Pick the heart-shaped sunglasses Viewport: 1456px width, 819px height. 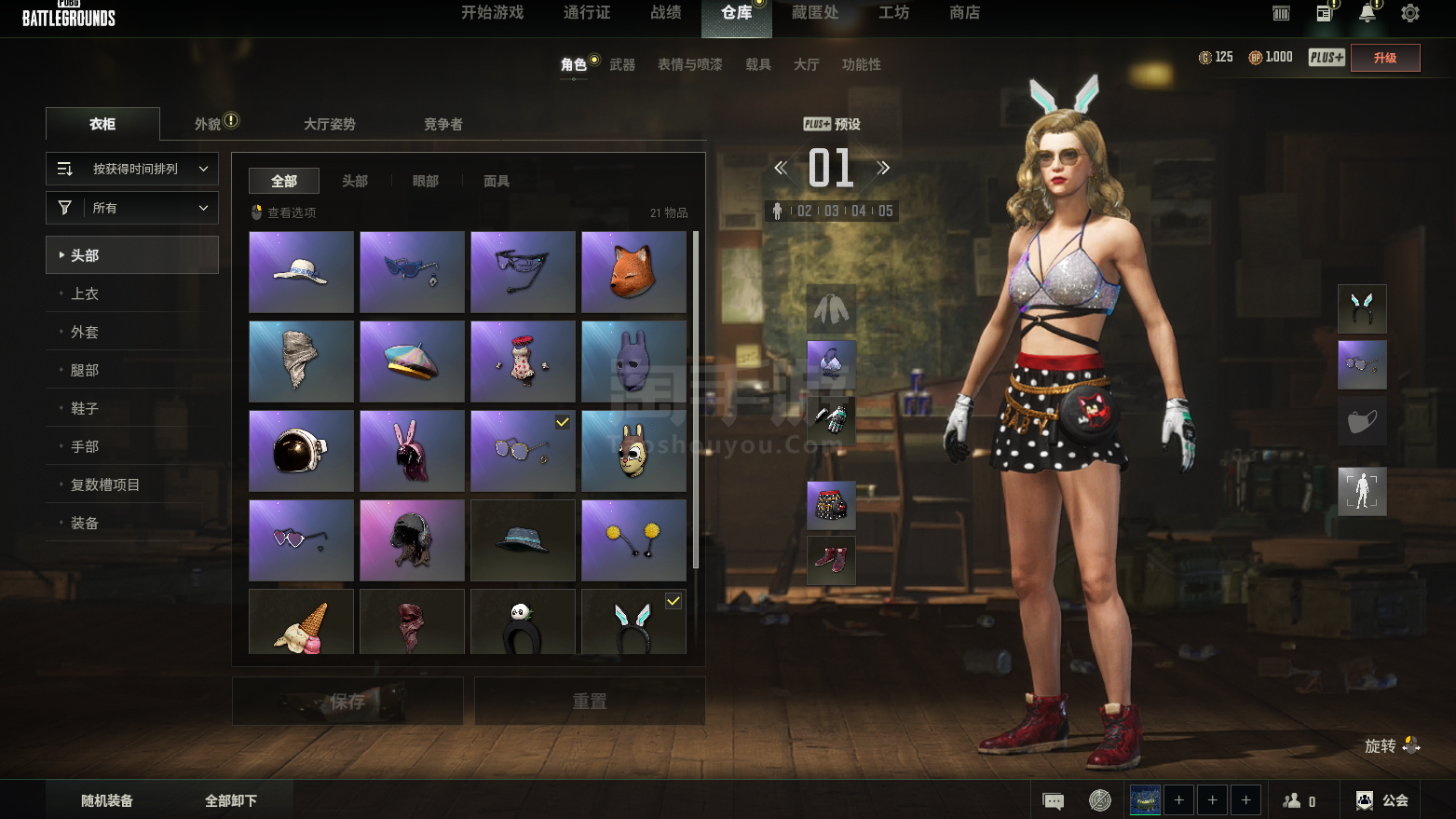pos(301,540)
